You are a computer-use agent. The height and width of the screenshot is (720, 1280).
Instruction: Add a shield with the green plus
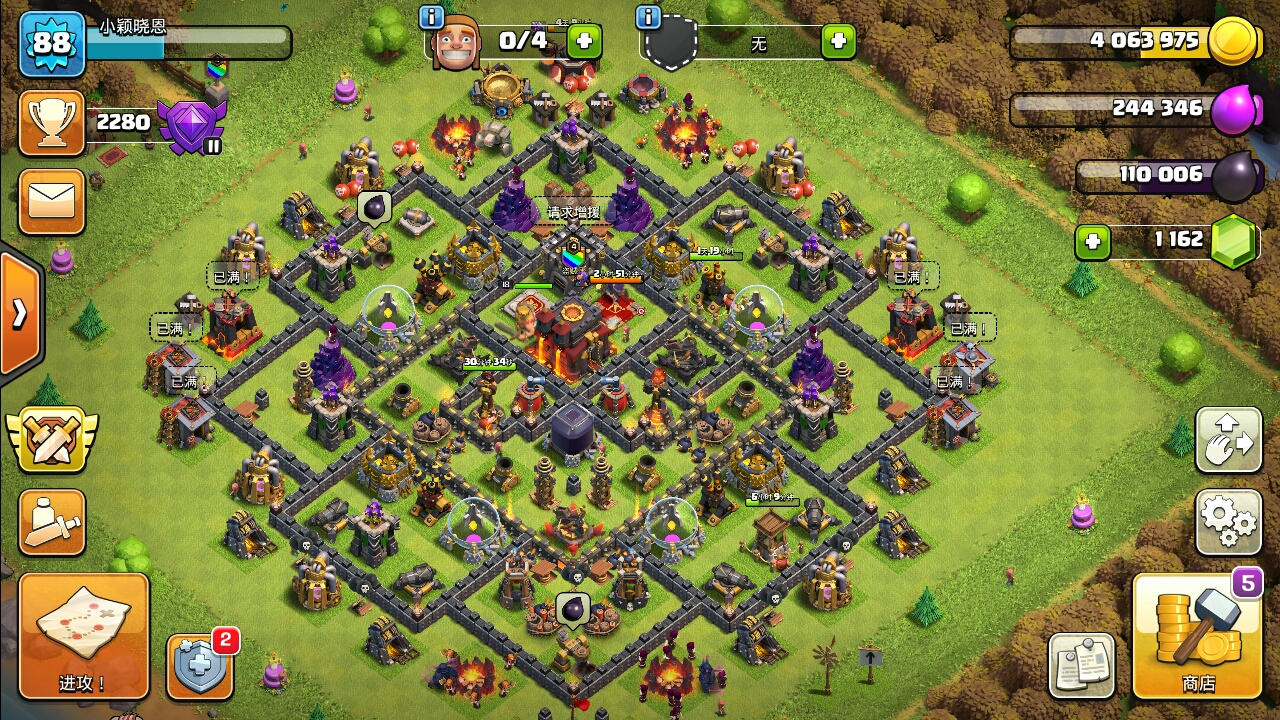pyautogui.click(x=838, y=41)
